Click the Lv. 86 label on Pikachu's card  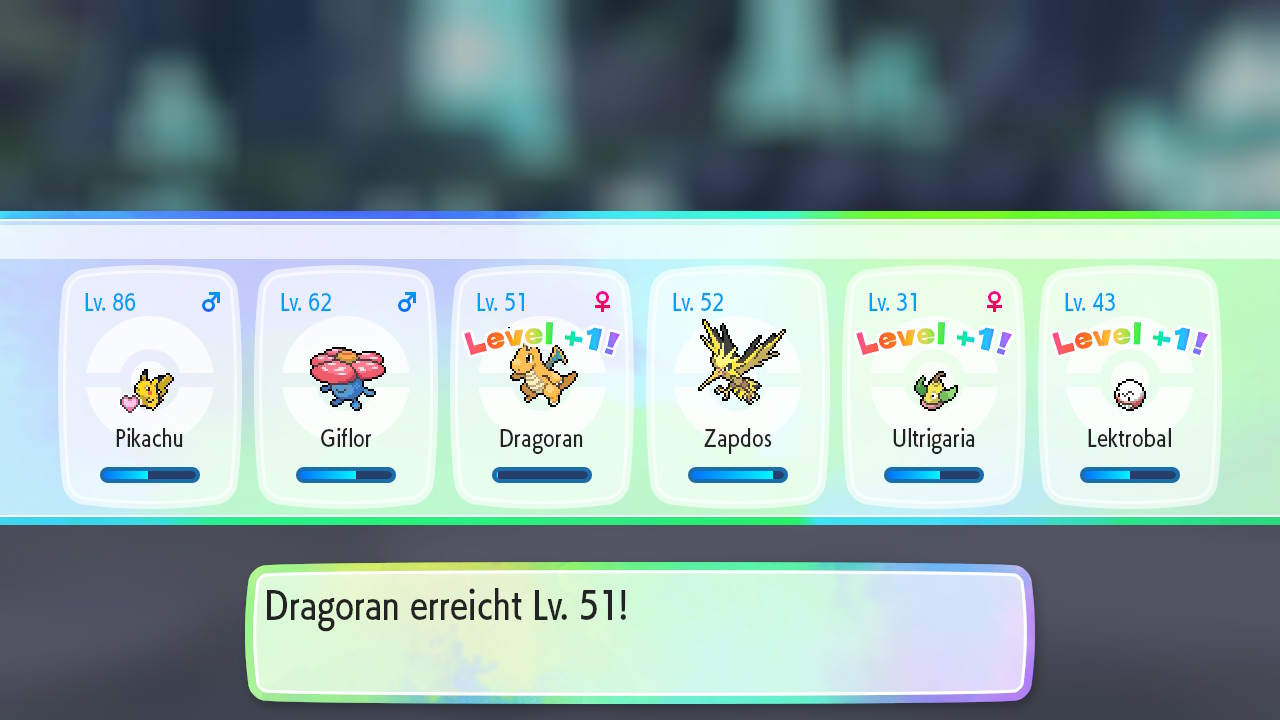point(110,302)
